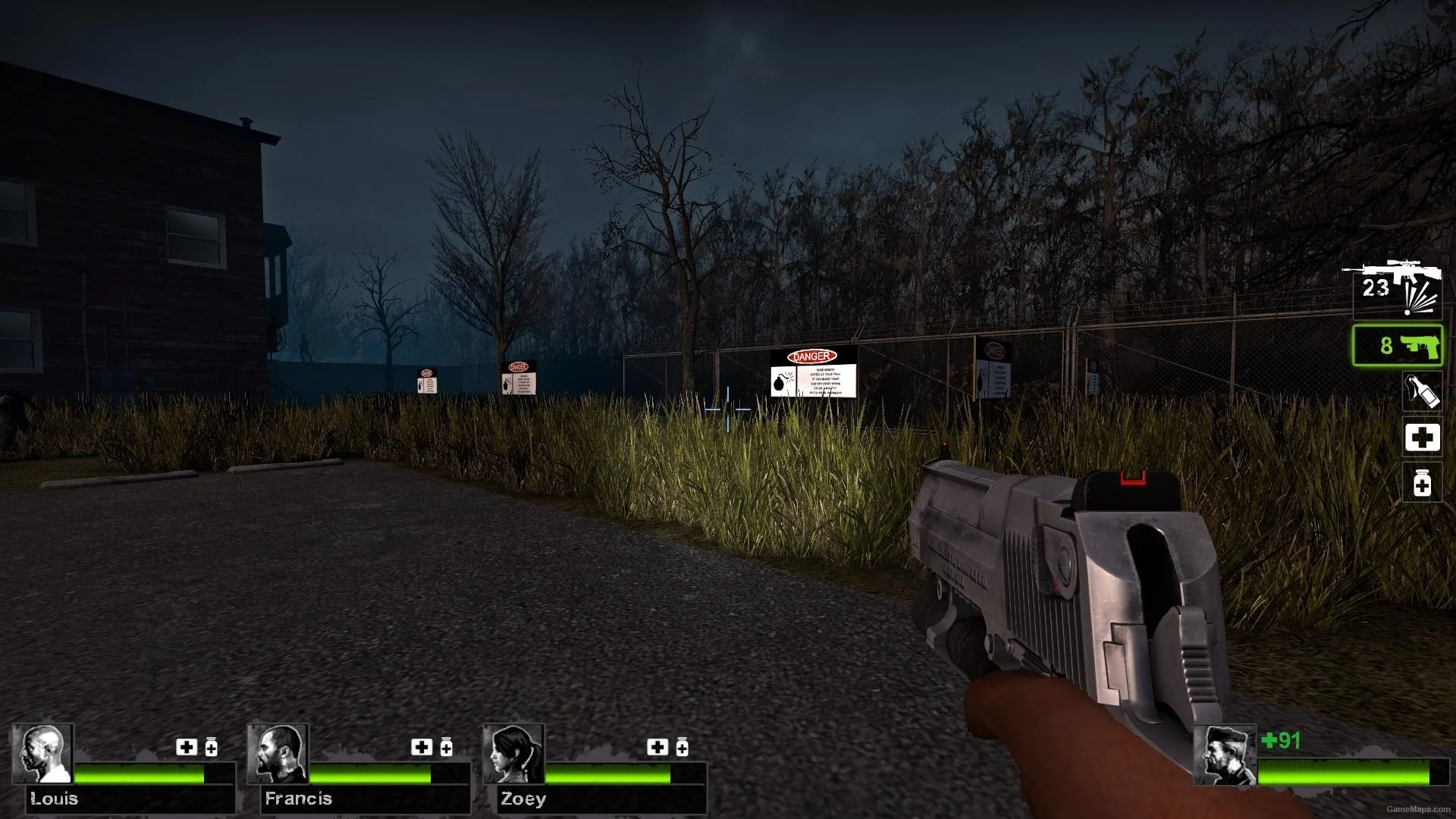The height and width of the screenshot is (819, 1456).
Task: Click Louis's teammate portrait
Action: 43,753
